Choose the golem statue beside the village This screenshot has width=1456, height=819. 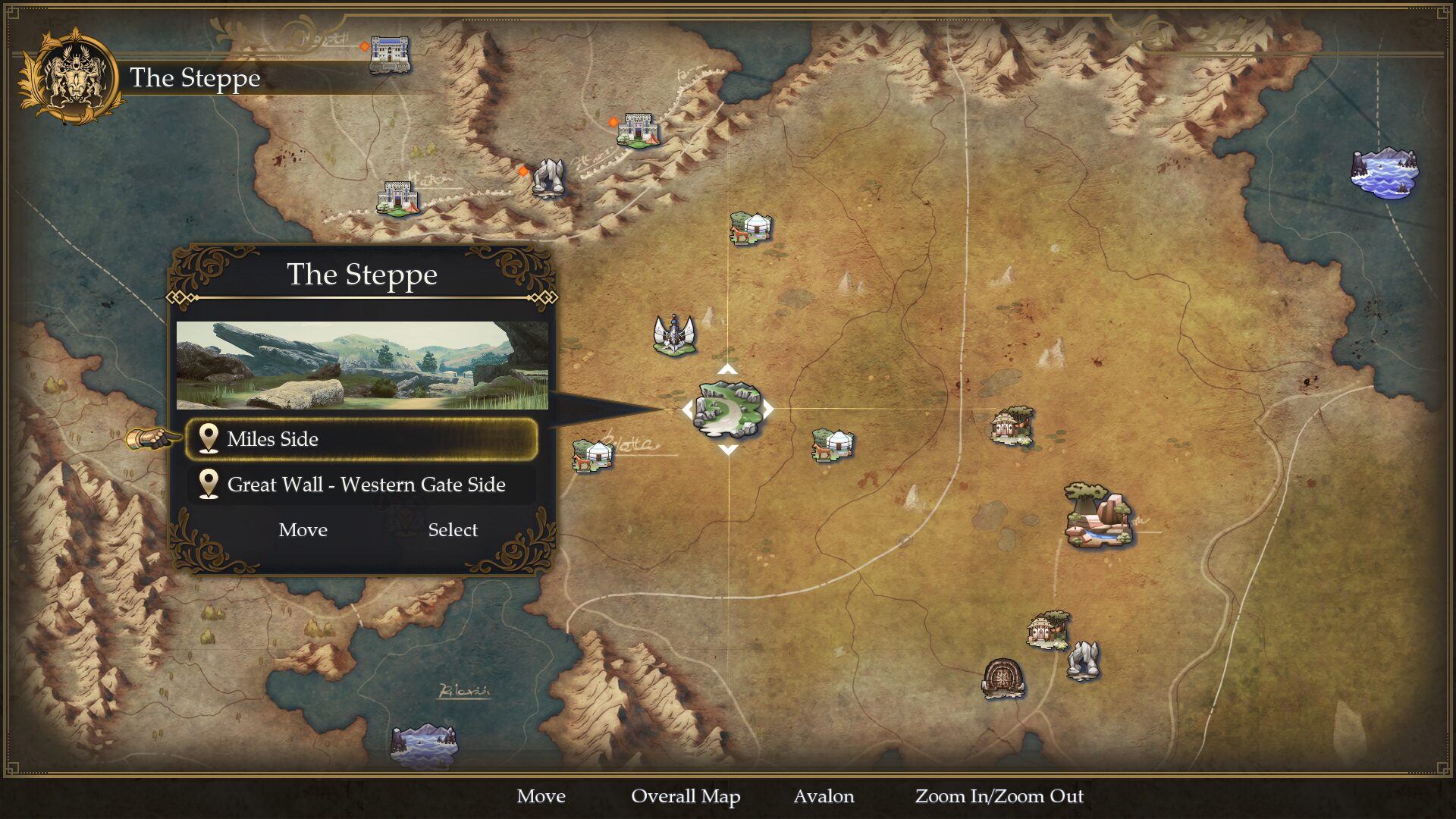pos(1083,660)
